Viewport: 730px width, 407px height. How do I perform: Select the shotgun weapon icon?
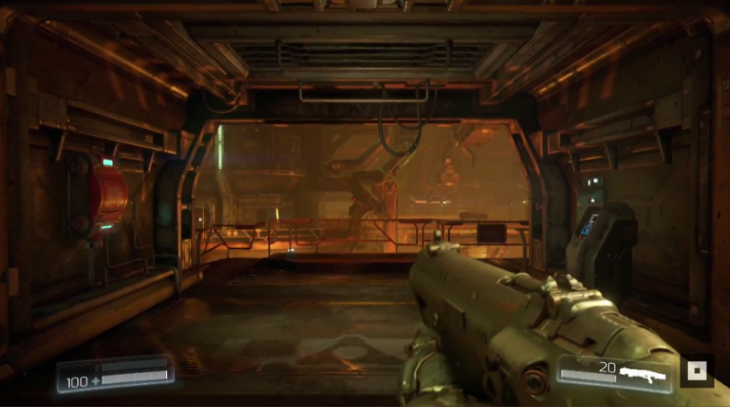tap(642, 373)
